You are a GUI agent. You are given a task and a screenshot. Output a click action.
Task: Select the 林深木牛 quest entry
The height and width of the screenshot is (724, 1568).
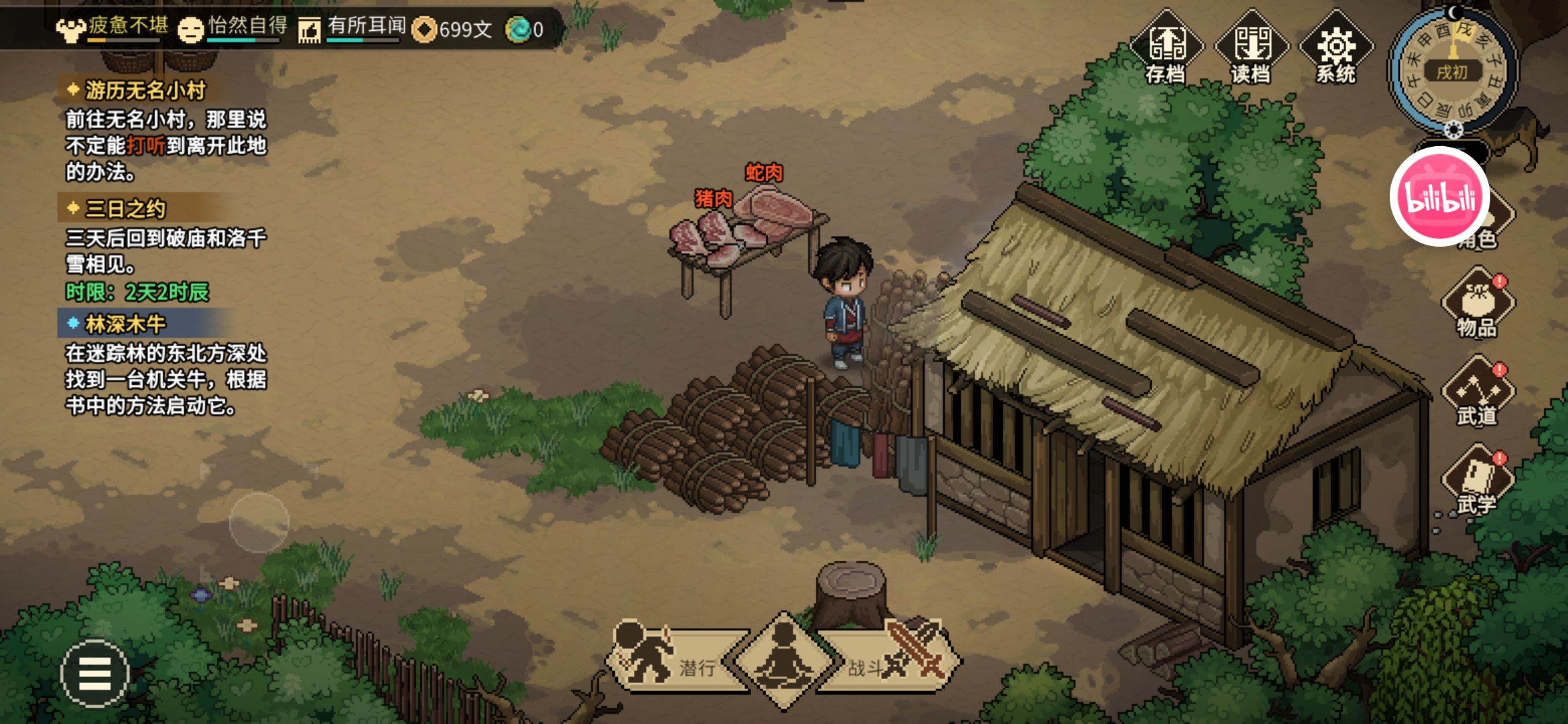pos(125,324)
